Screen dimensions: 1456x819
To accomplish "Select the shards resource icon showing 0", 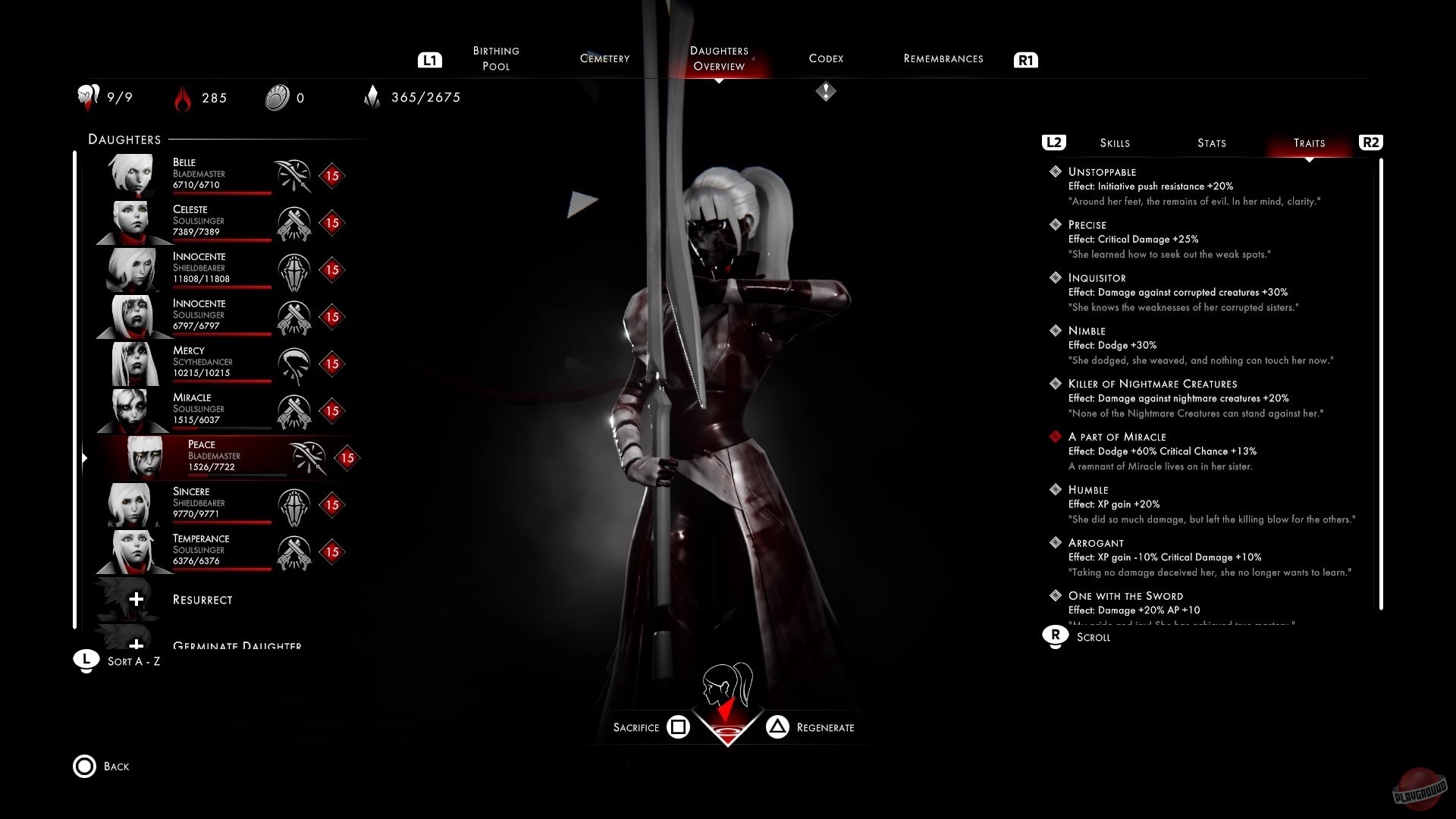I will [277, 97].
